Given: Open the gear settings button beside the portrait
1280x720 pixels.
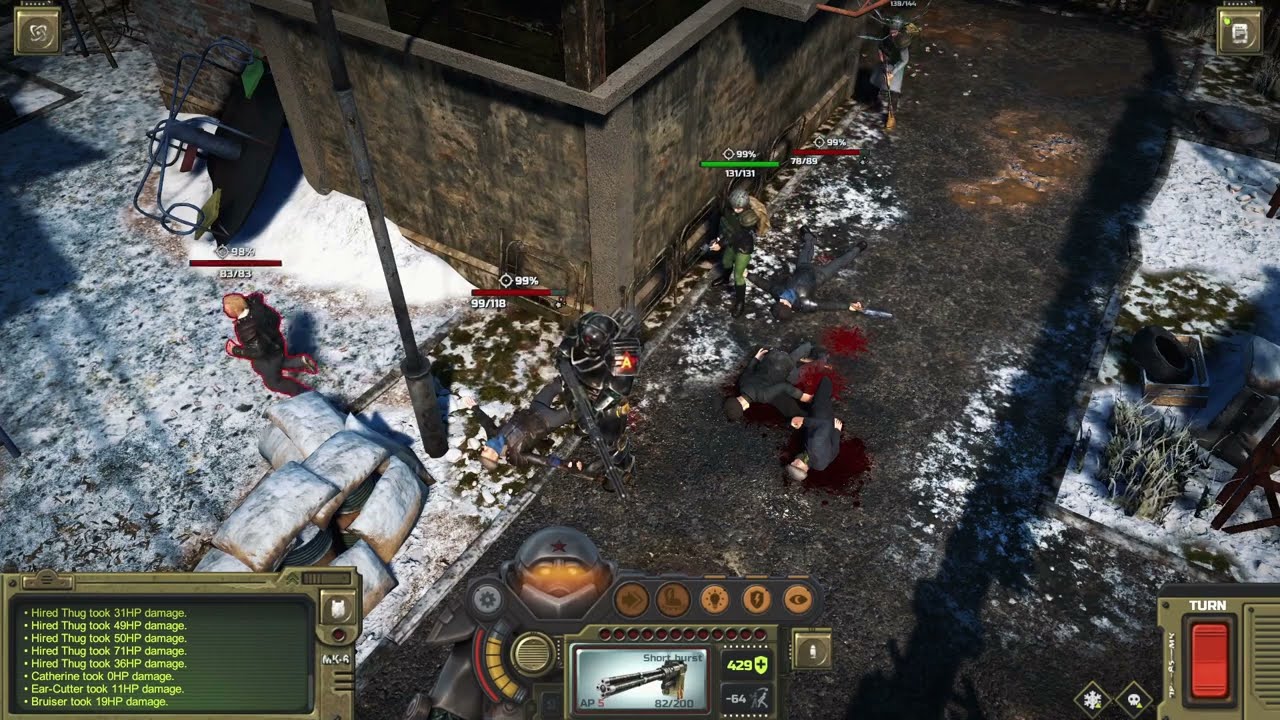Looking at the screenshot, I should point(487,599).
